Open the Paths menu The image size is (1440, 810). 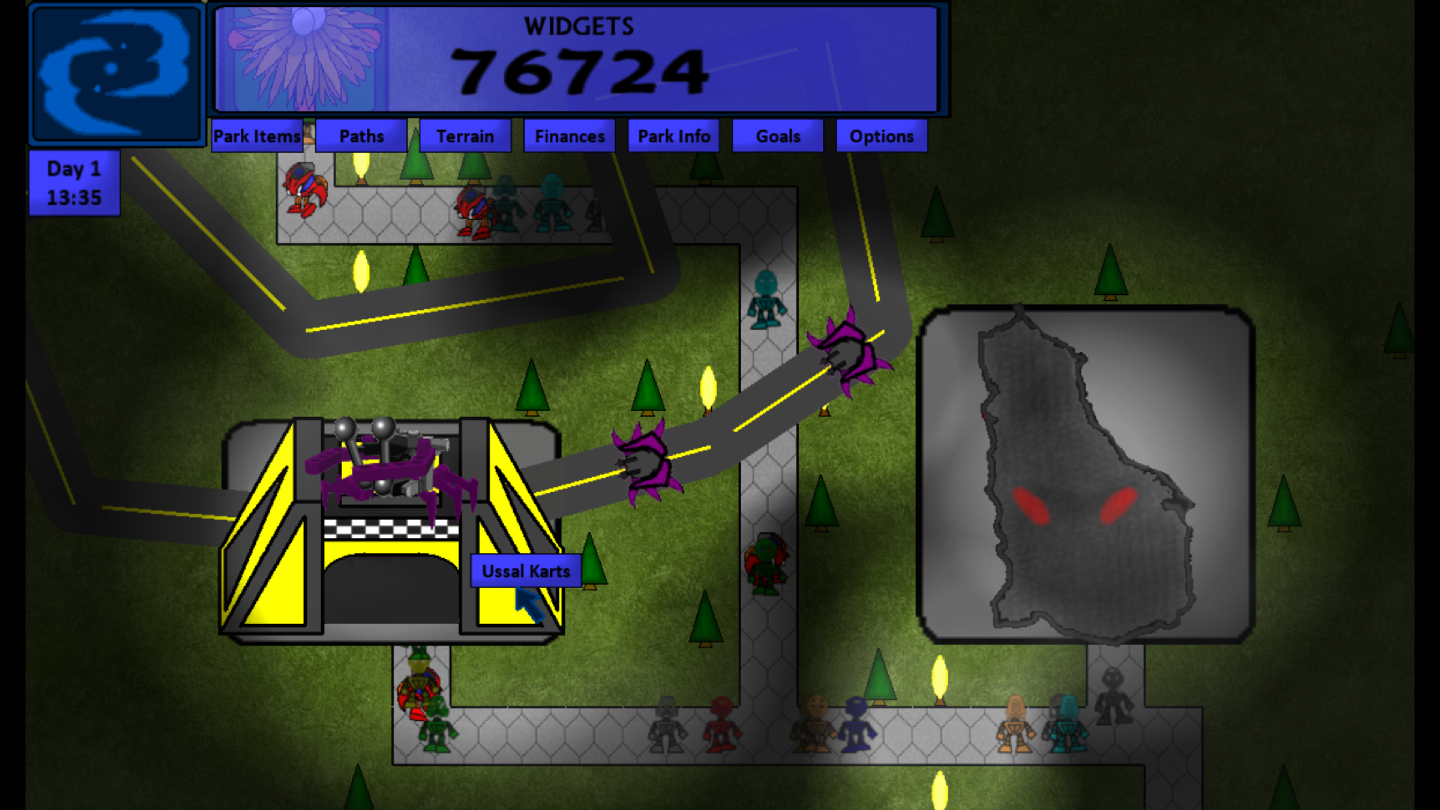click(361, 136)
